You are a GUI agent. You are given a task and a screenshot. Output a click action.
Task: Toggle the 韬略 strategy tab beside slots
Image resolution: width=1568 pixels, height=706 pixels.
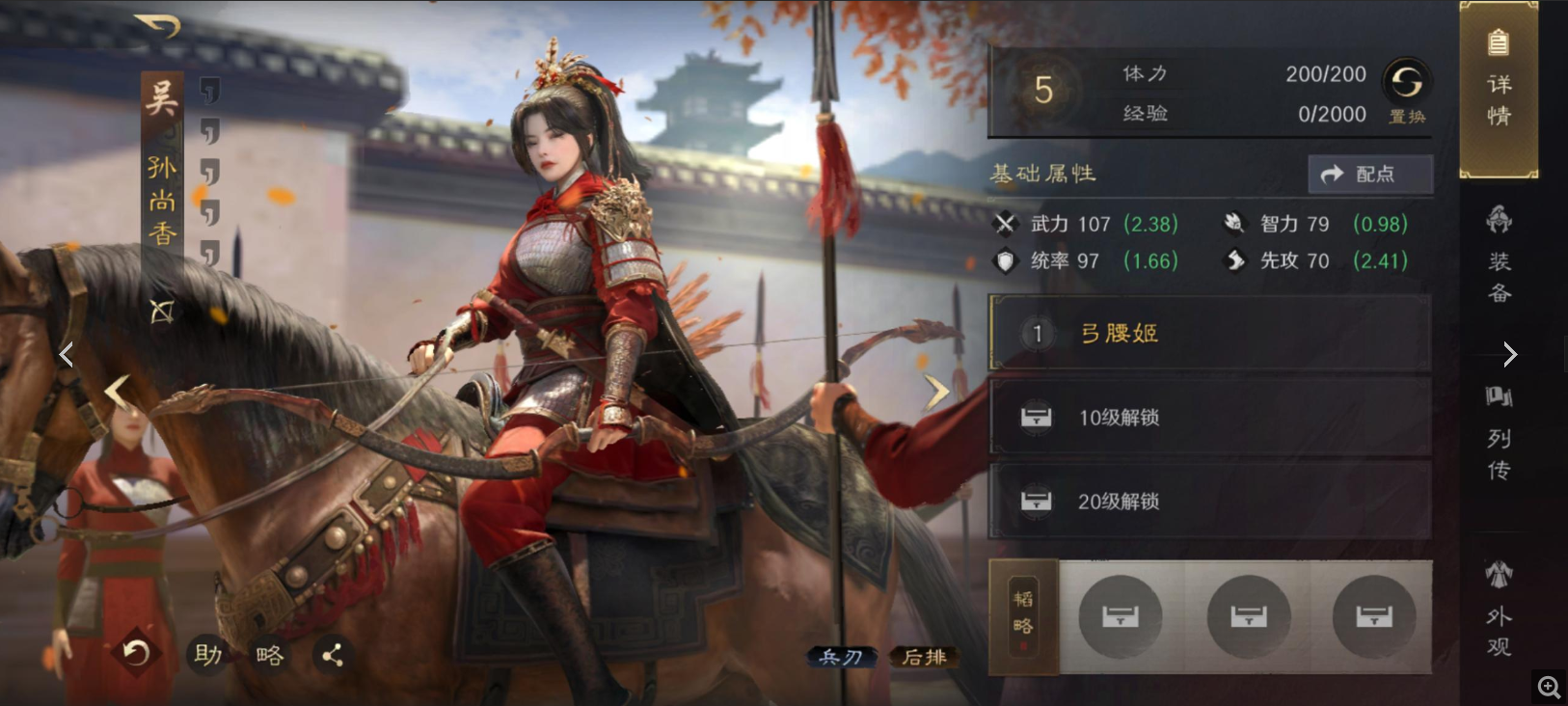(1022, 617)
